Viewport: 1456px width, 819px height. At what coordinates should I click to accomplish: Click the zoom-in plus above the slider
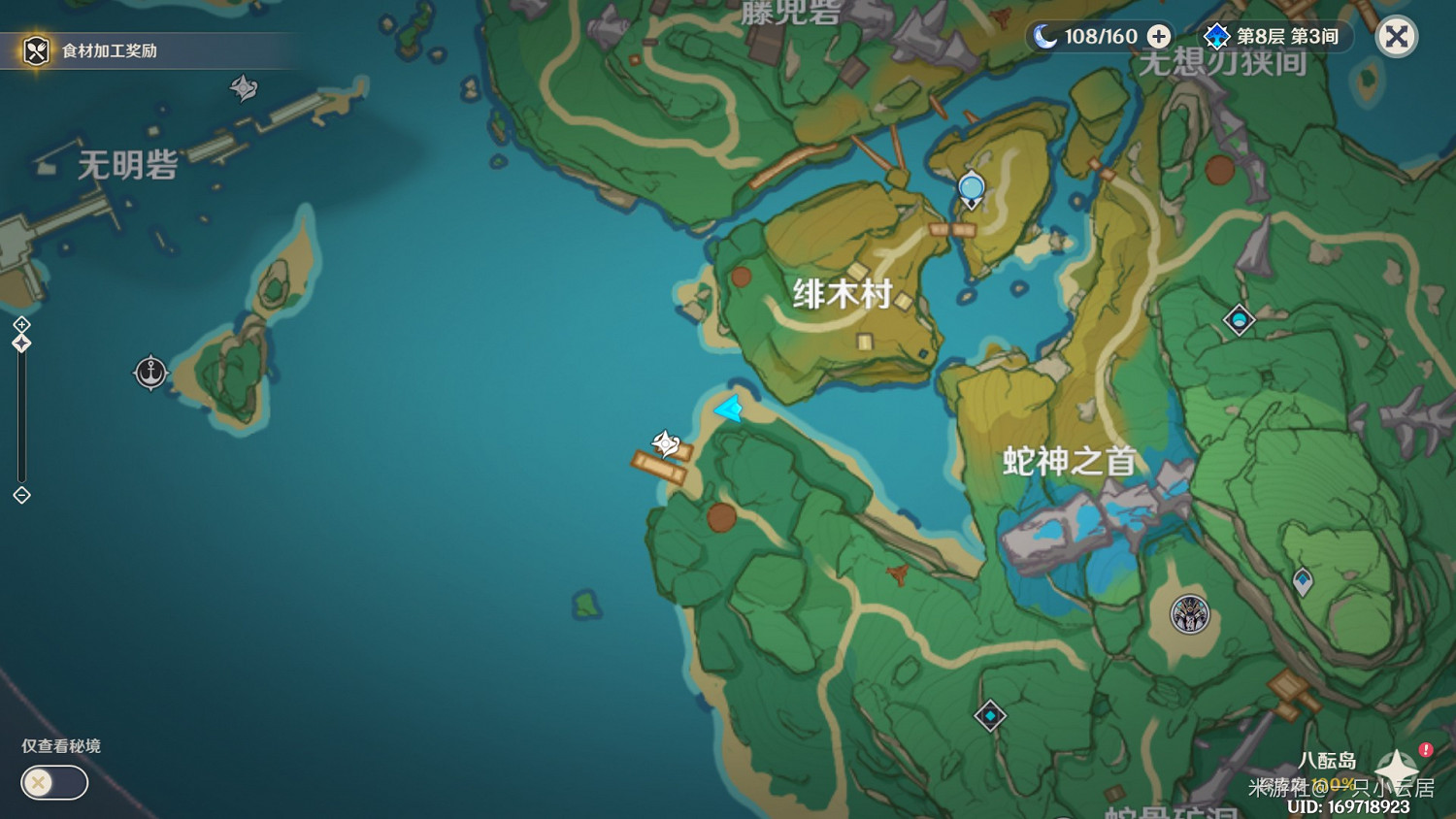[x=19, y=324]
